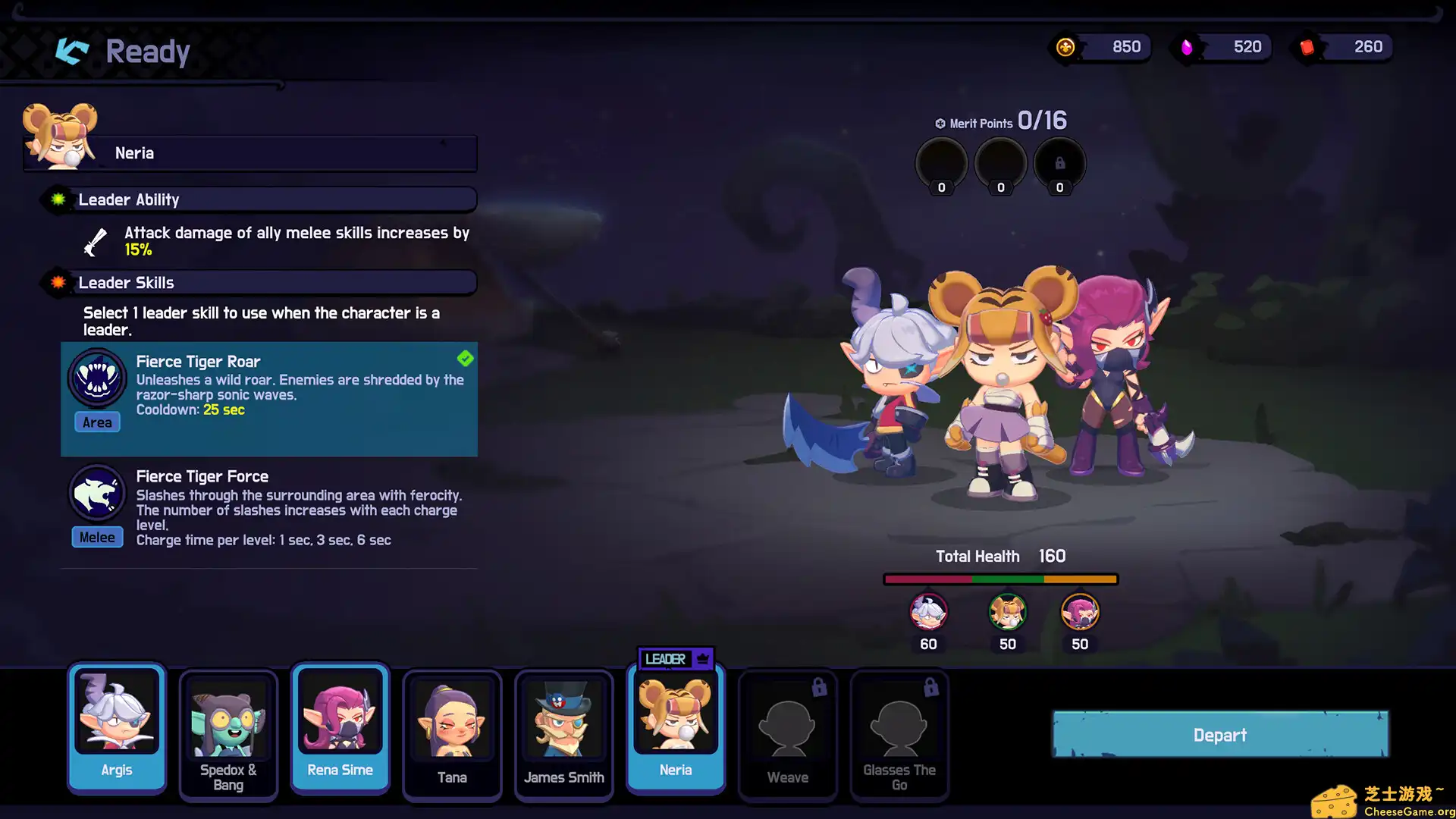The image size is (1456, 819).
Task: Deselect the Fierce Tiger Roar checkmark
Action: tap(465, 359)
